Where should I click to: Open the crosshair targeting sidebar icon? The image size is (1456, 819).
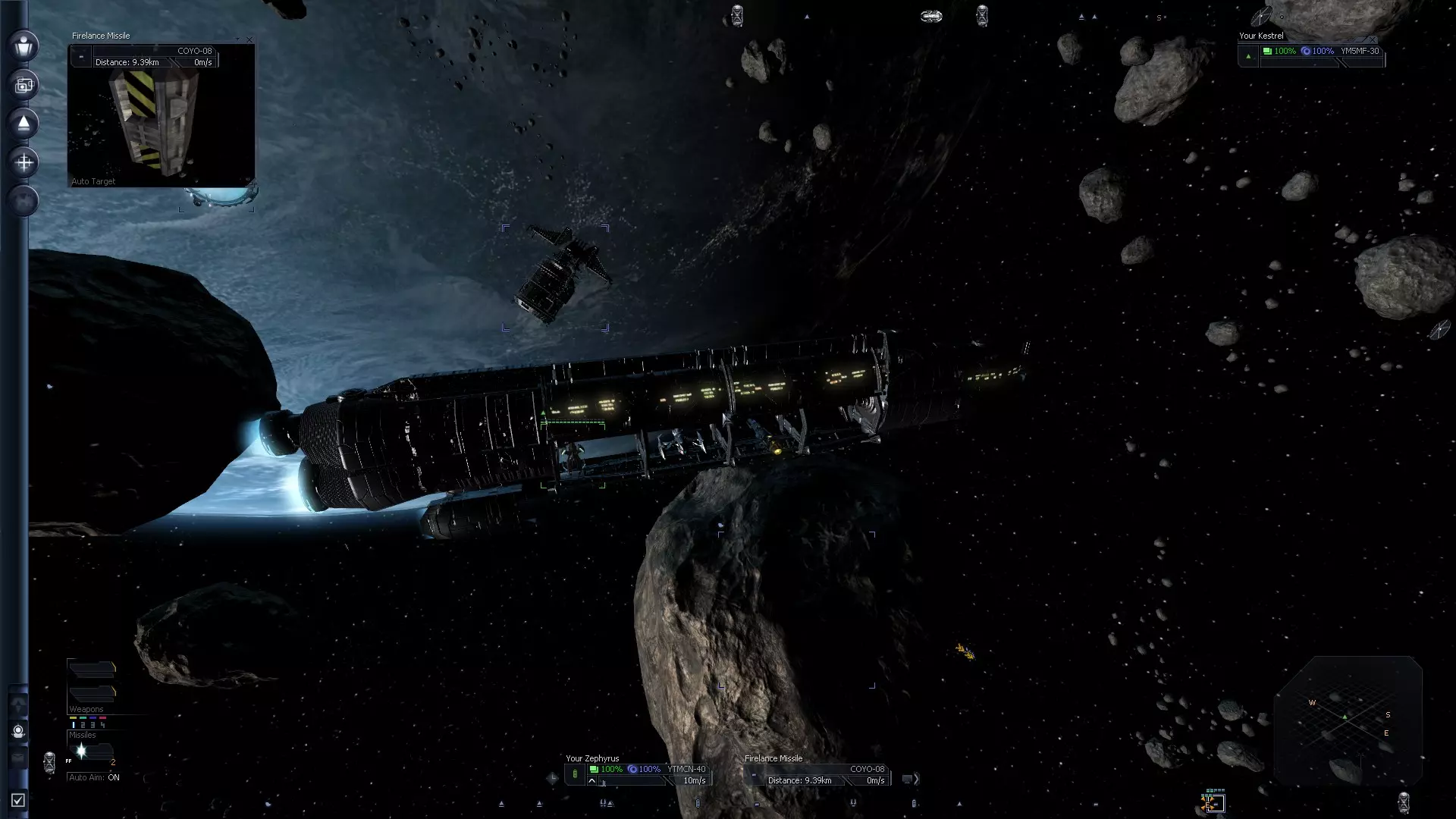tap(24, 162)
